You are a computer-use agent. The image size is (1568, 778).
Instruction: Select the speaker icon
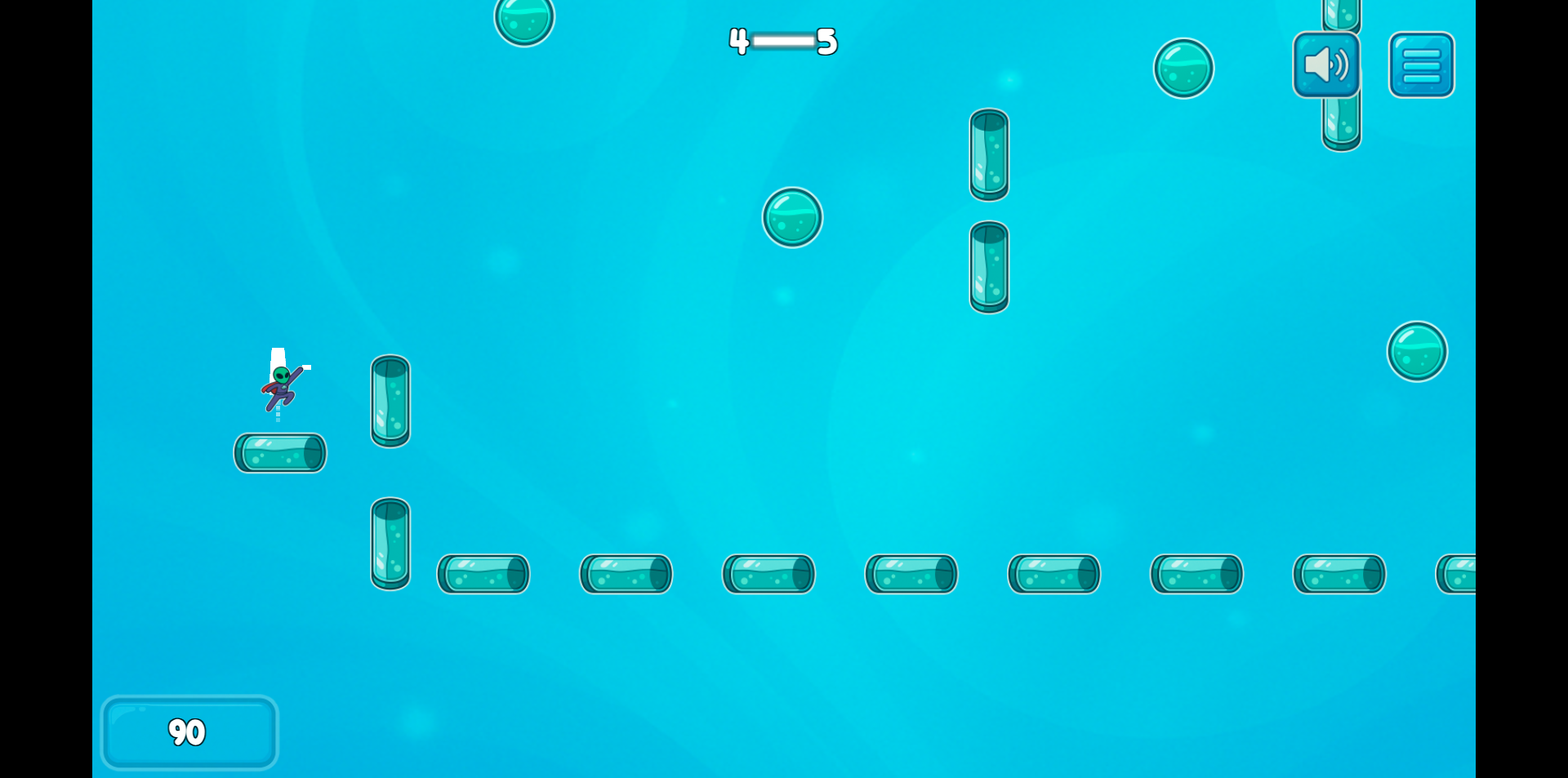[x=1325, y=64]
